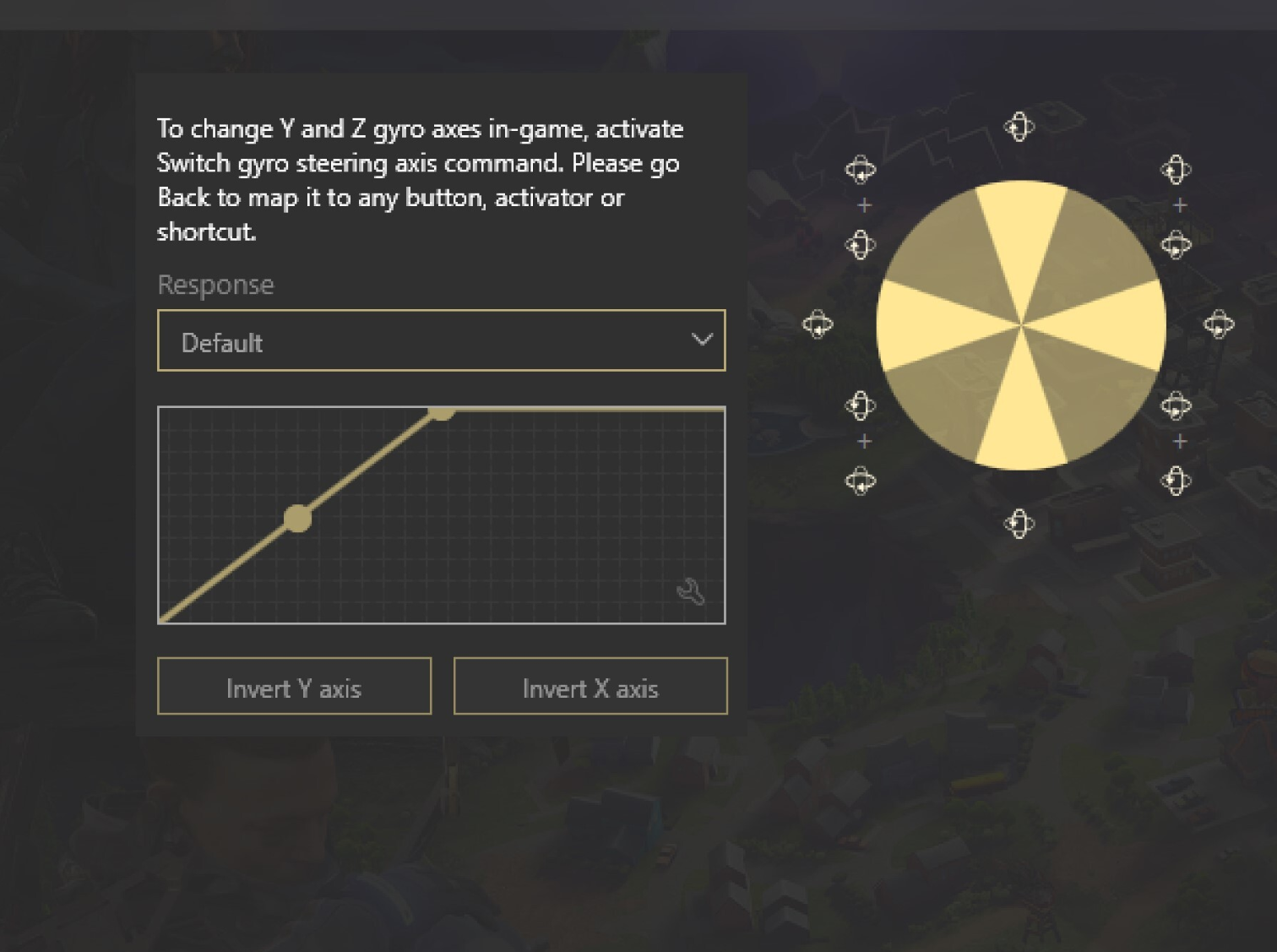
Task: Click the center of the yellow direction wheel
Action: (1021, 325)
